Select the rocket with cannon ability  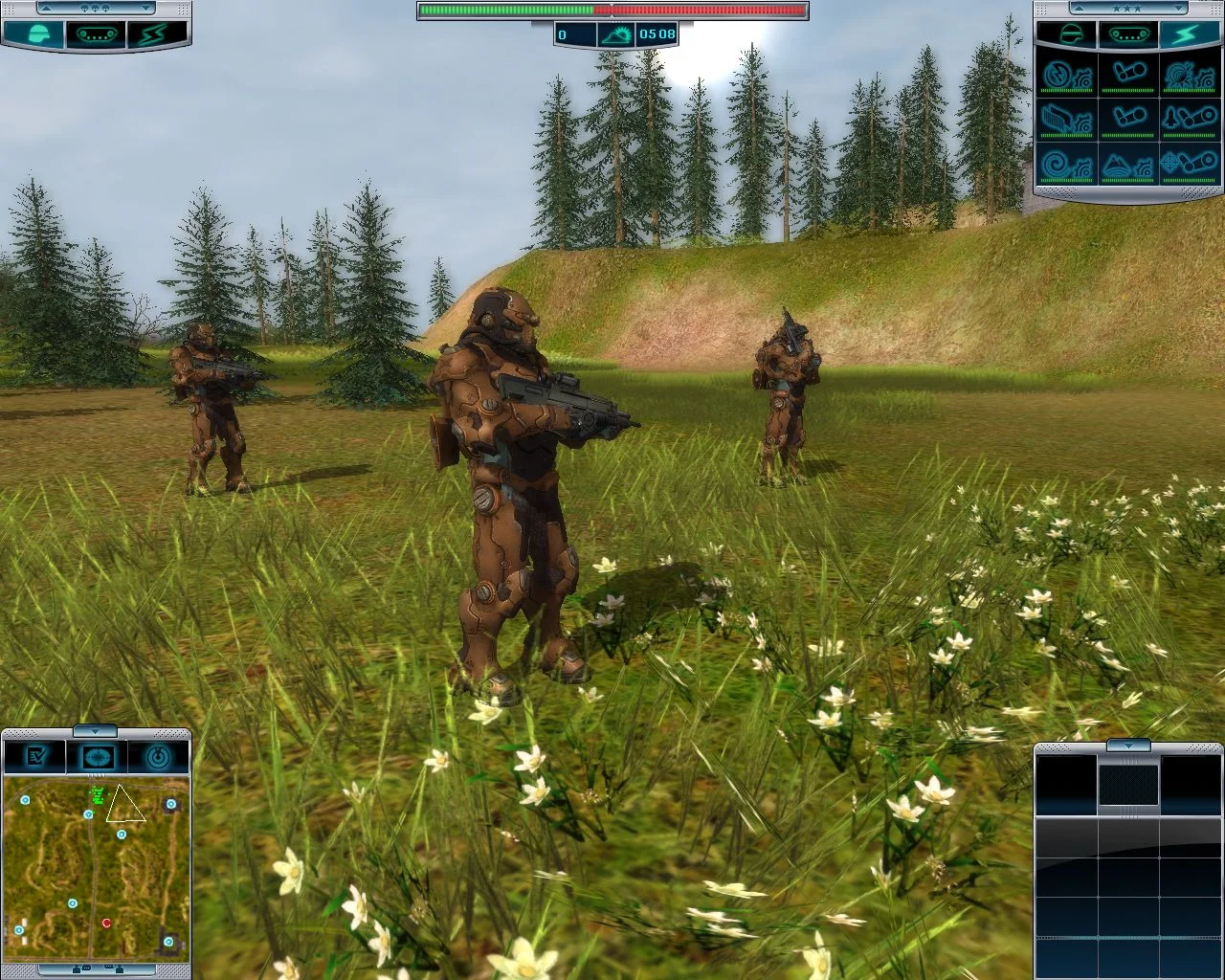pos(1188,119)
